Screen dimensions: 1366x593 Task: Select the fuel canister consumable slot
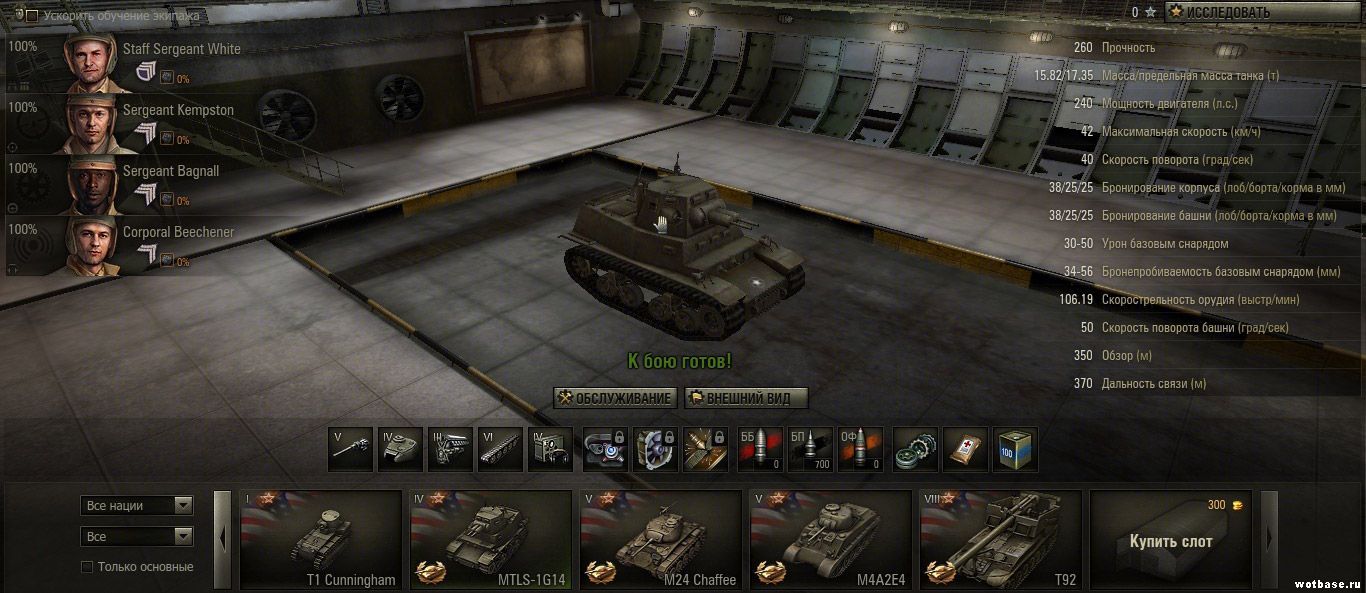tap(1015, 450)
